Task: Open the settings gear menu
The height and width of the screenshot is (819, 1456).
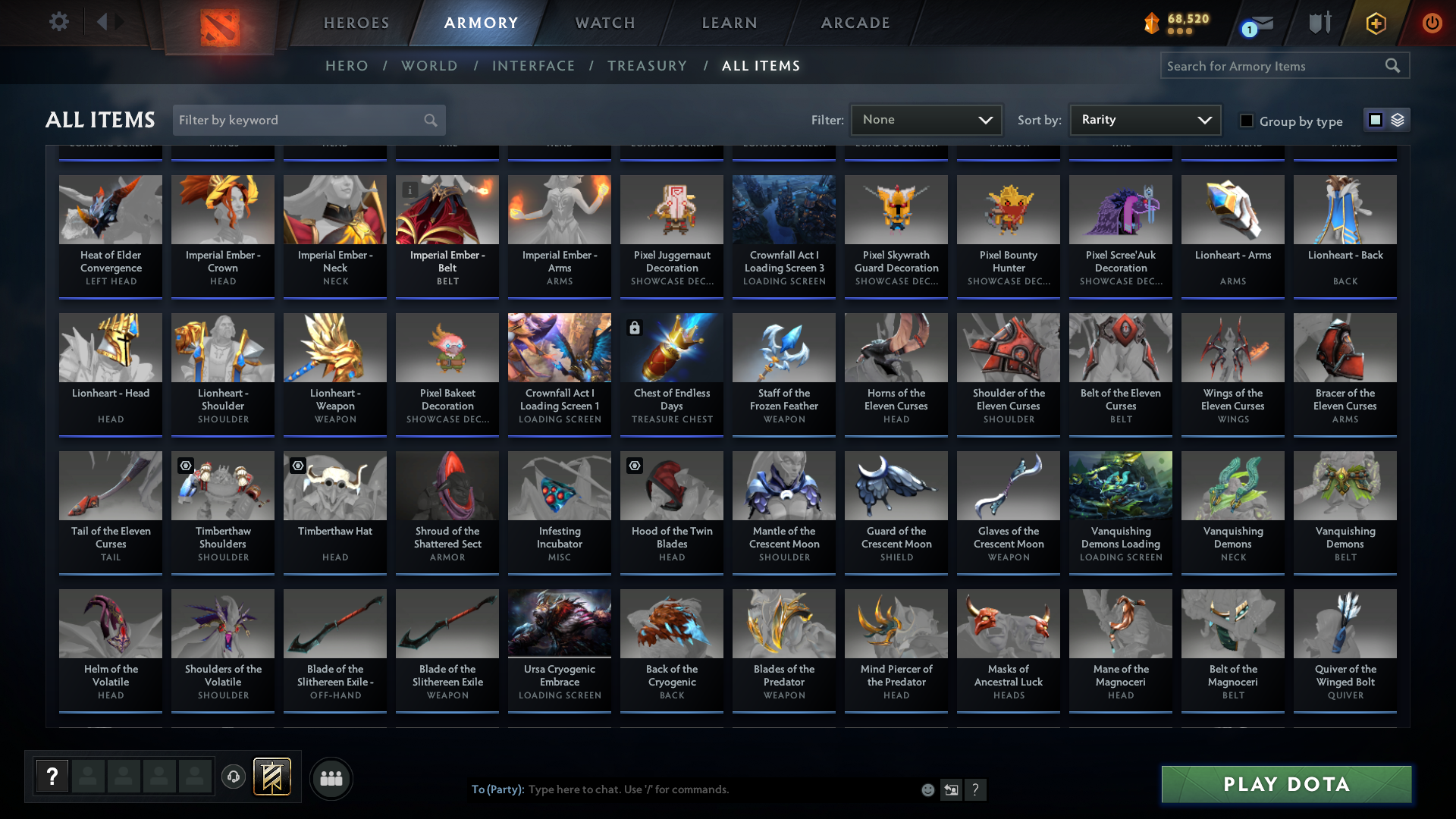Action: point(58,22)
